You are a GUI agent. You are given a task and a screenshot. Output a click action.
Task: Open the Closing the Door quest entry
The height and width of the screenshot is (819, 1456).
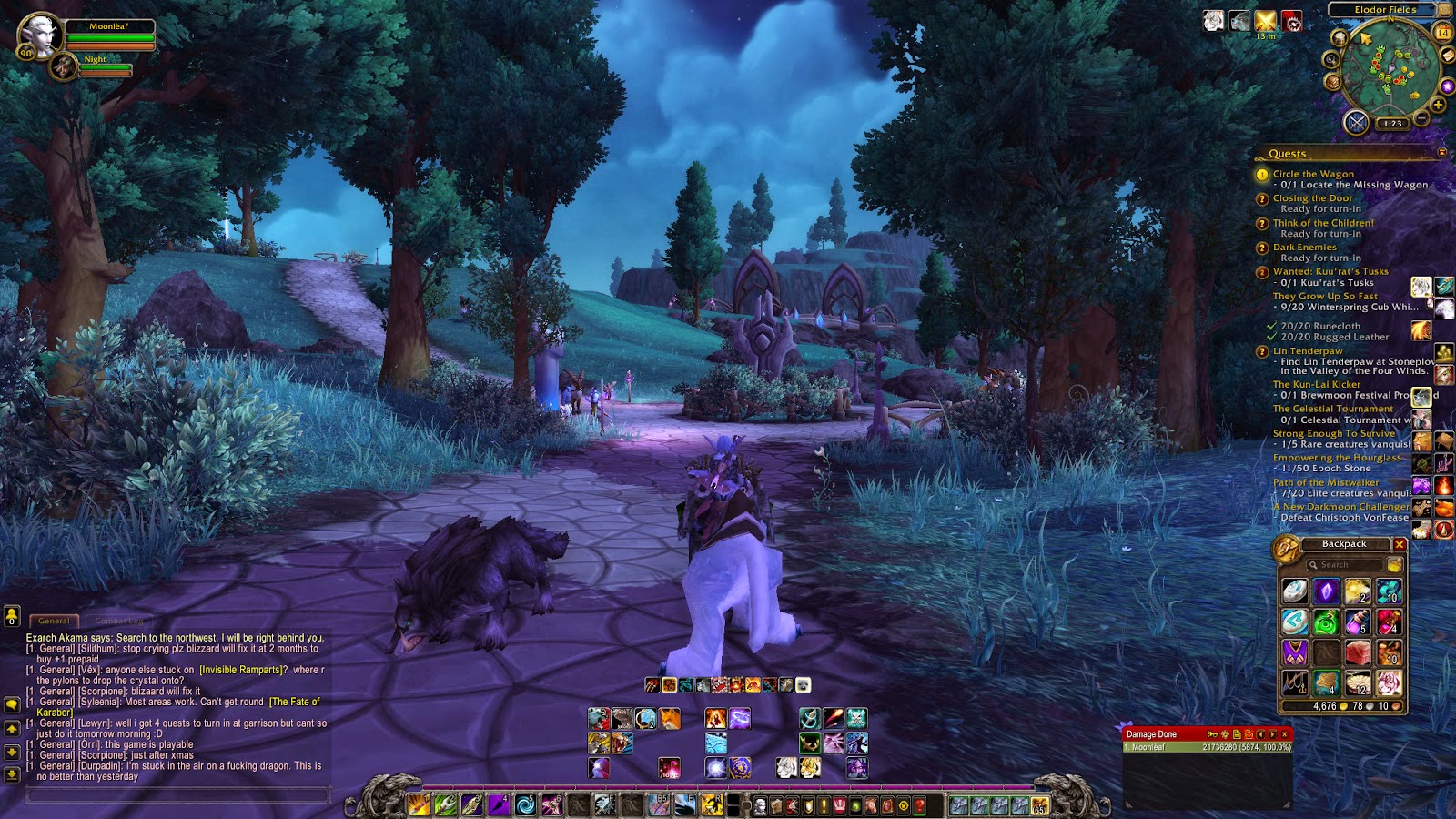click(x=1312, y=198)
